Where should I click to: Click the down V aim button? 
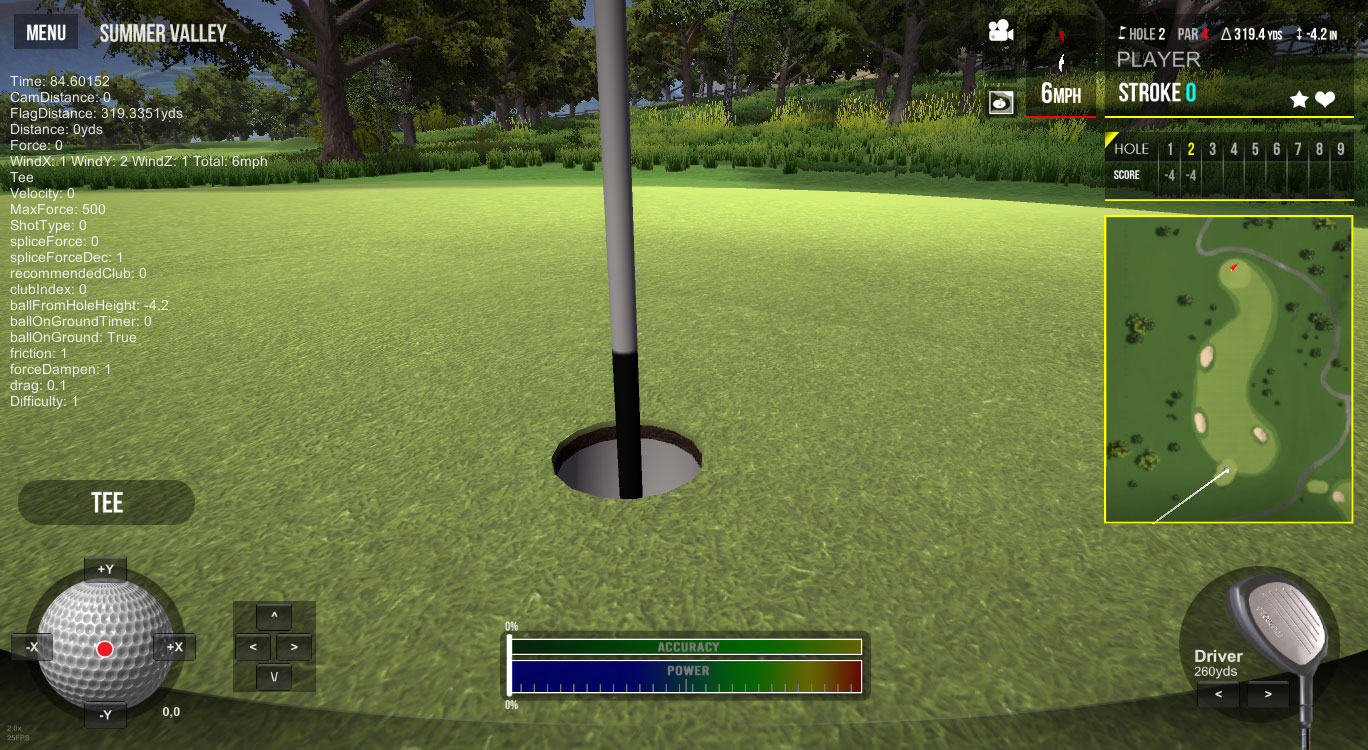click(274, 677)
